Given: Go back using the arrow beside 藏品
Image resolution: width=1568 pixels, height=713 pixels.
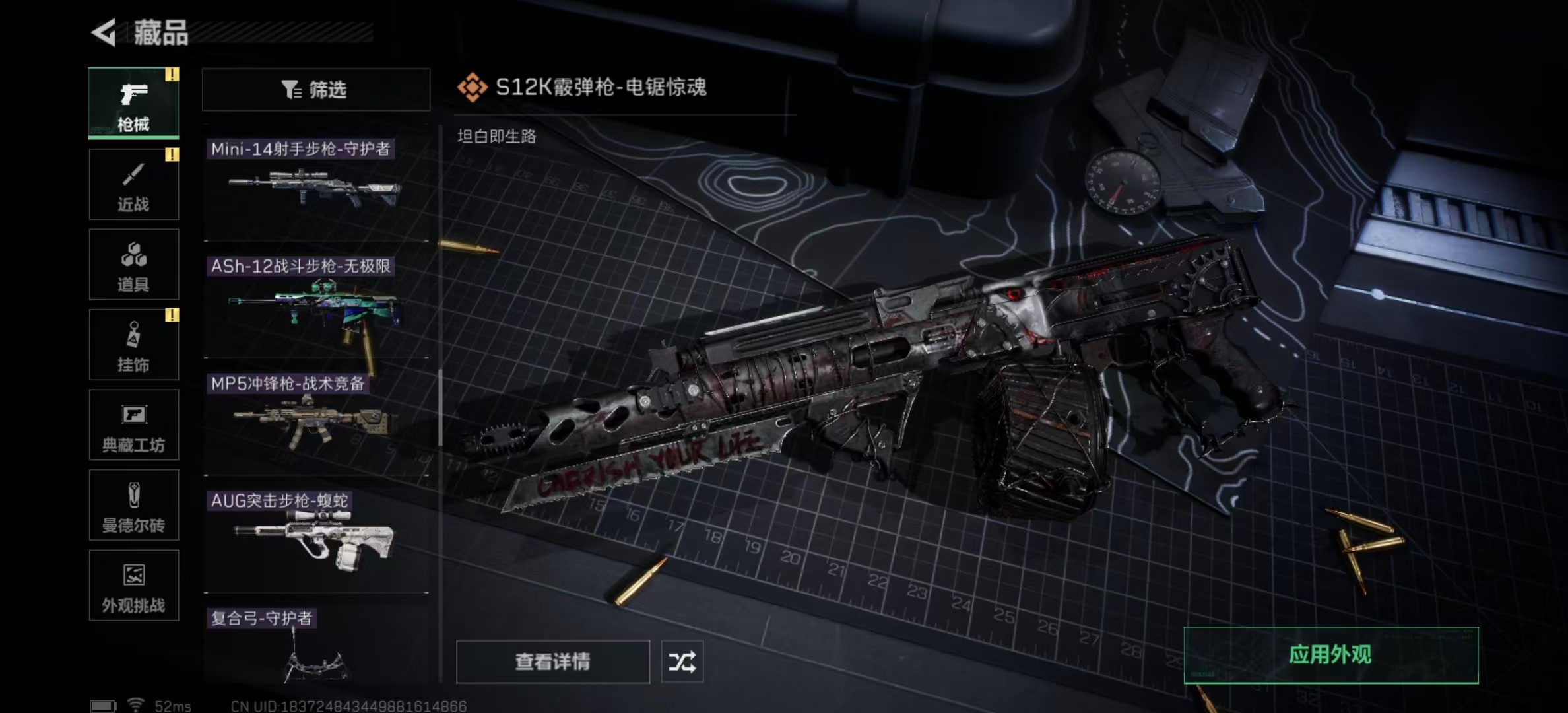Looking at the screenshot, I should pyautogui.click(x=104, y=32).
